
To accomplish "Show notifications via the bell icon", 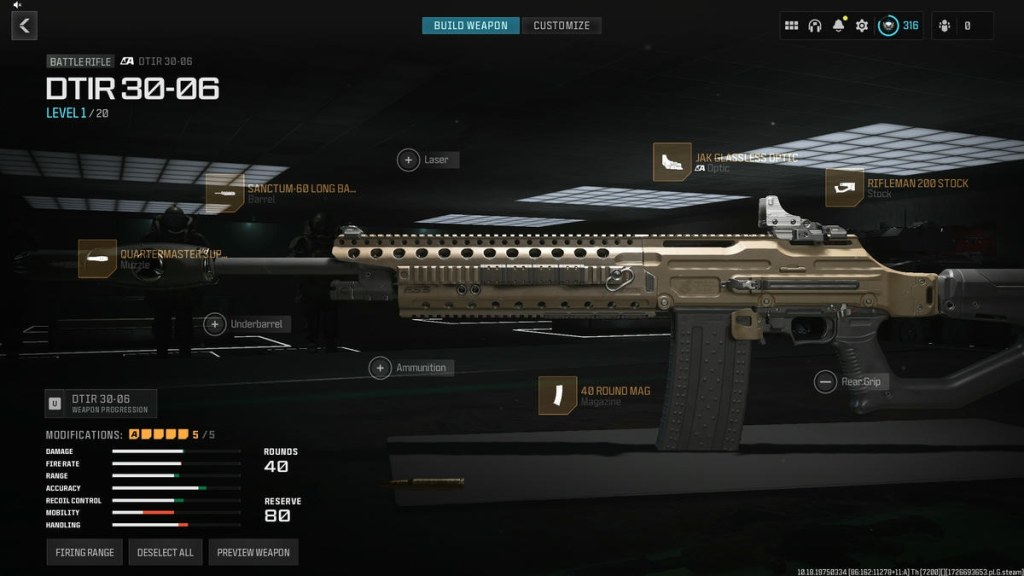I will pos(839,26).
